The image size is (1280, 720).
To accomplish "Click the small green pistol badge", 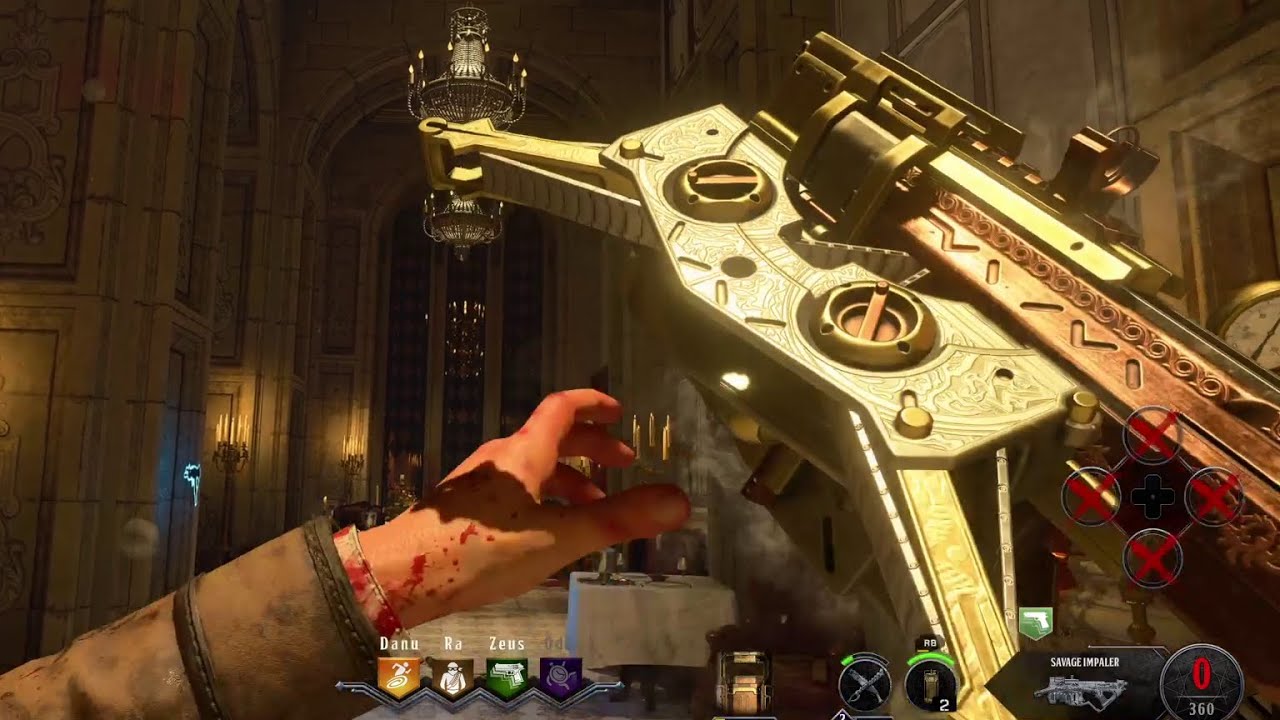I will (x=1034, y=624).
